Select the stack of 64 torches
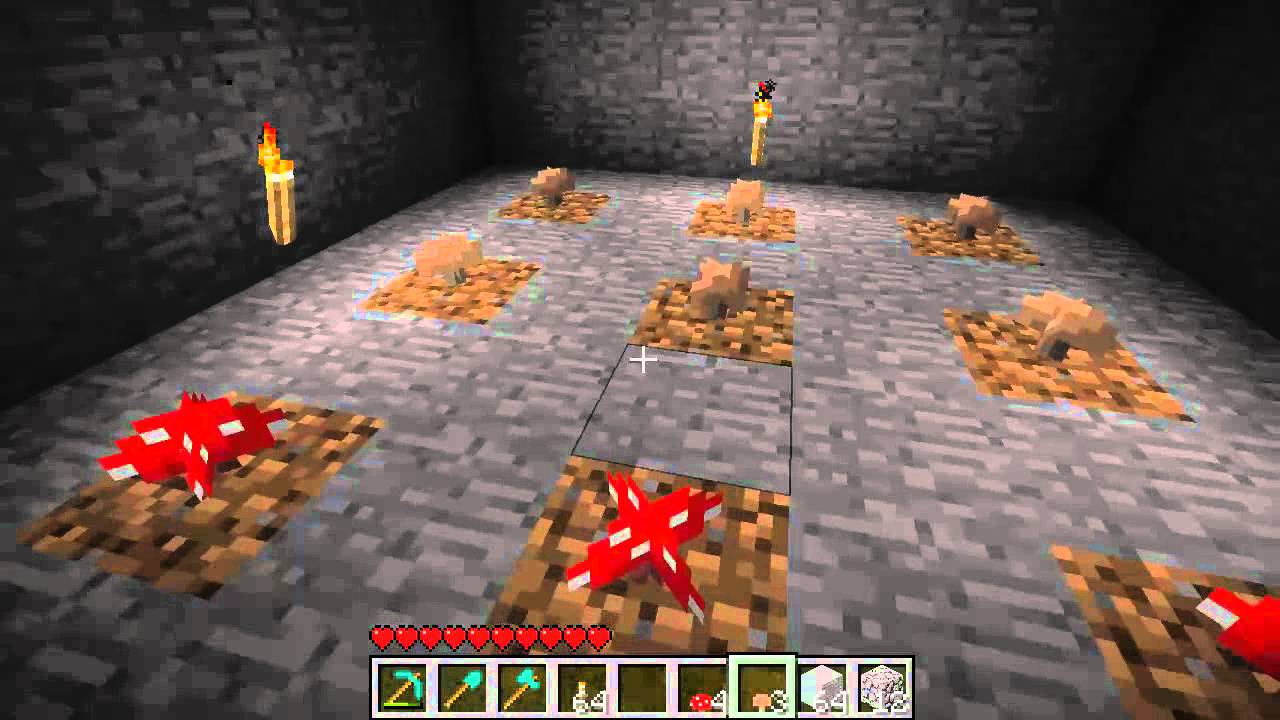 [582, 685]
